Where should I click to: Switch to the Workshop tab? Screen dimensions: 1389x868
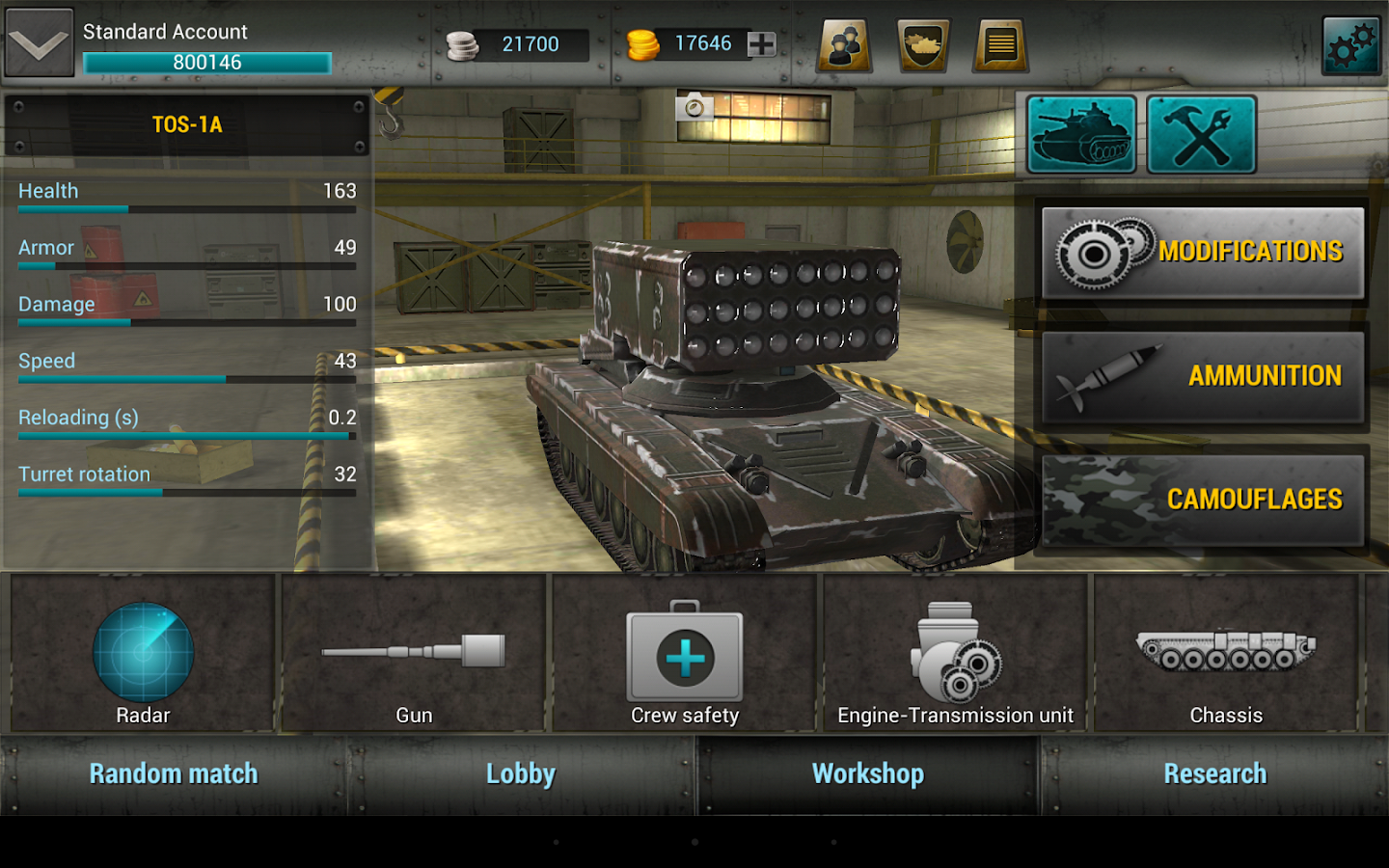(x=868, y=774)
